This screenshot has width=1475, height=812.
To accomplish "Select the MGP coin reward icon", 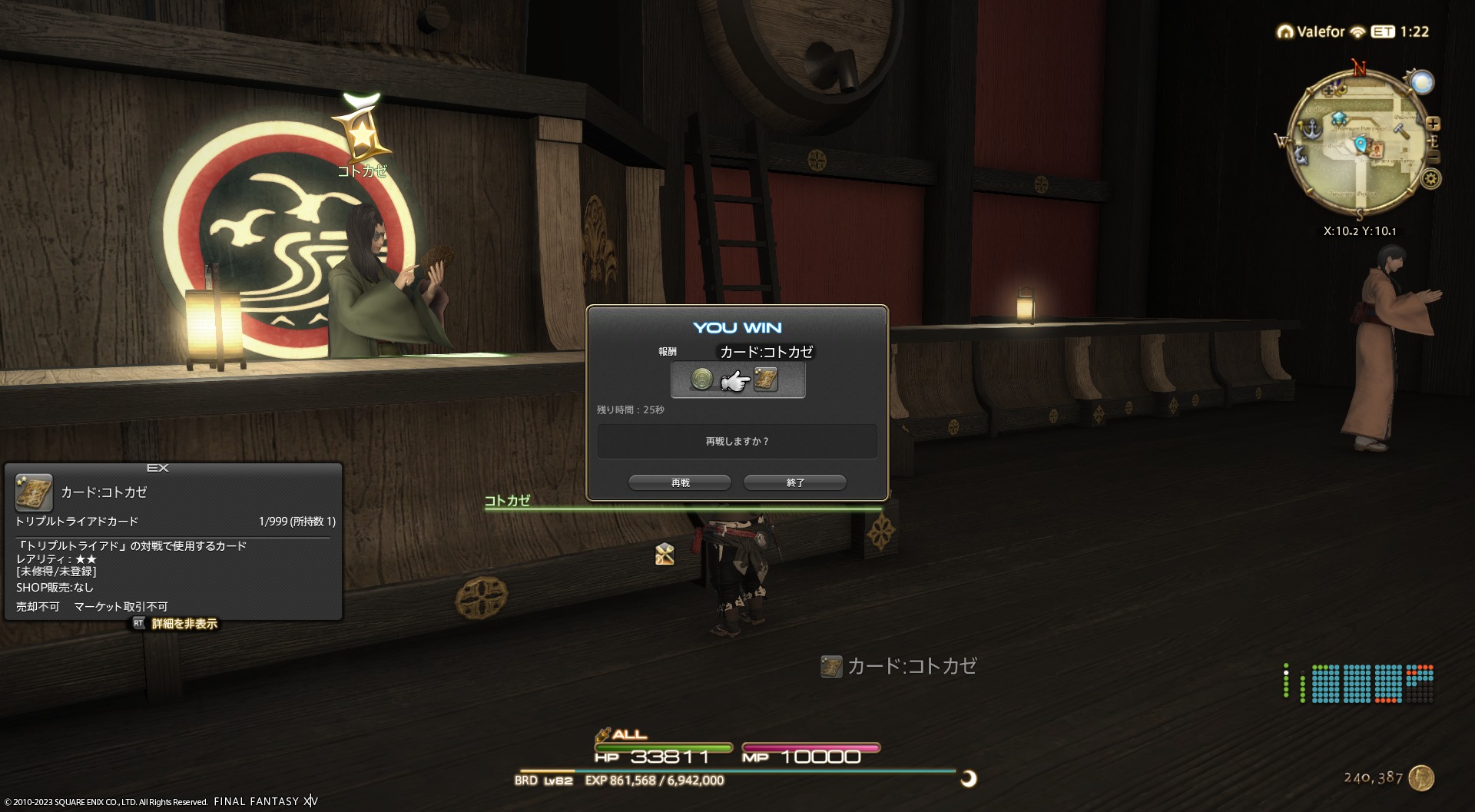I will coord(701,379).
